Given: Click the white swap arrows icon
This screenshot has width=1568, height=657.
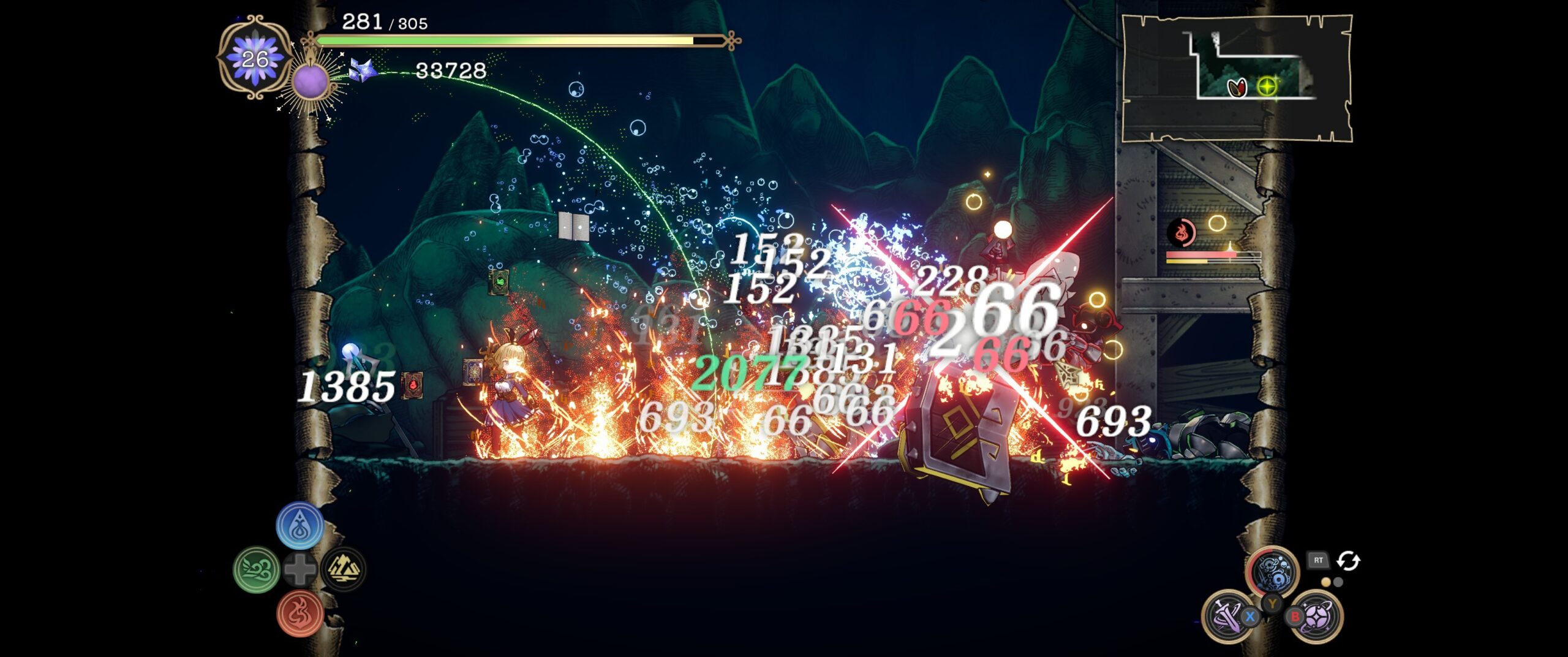Looking at the screenshot, I should 1348,561.
